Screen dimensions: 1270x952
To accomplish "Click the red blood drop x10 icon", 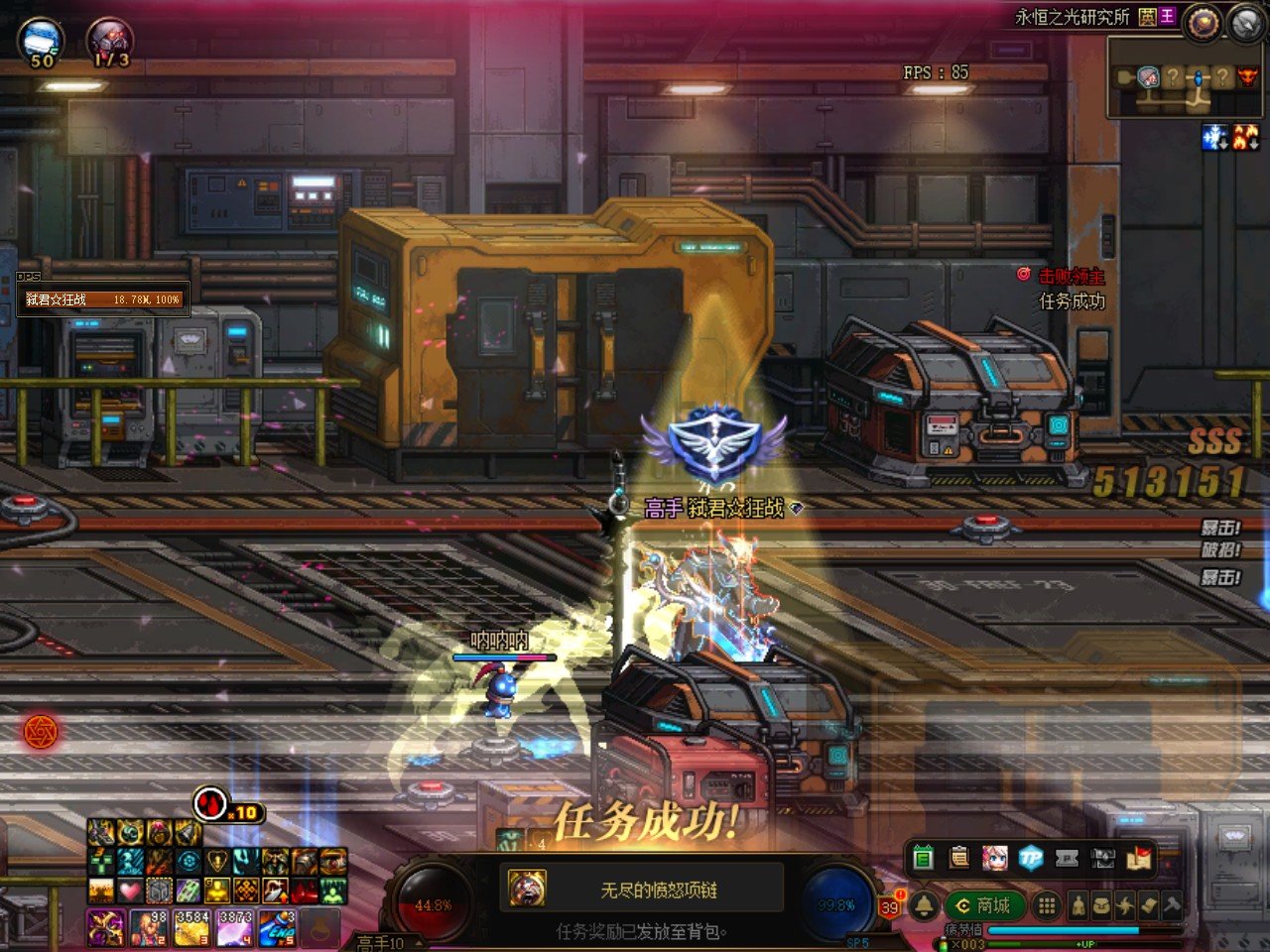I will tap(209, 803).
